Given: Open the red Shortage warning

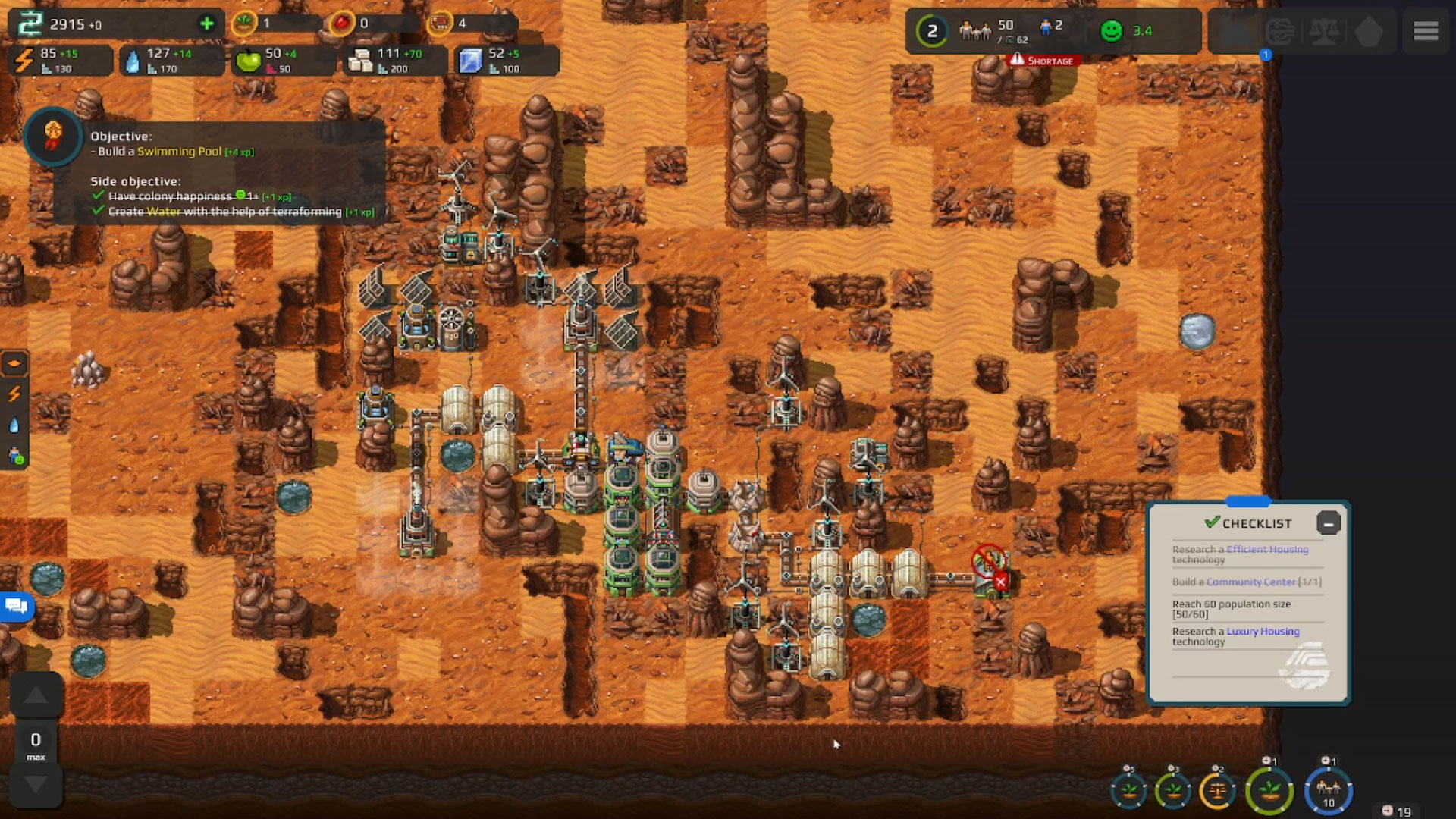Looking at the screenshot, I should click(x=1043, y=61).
